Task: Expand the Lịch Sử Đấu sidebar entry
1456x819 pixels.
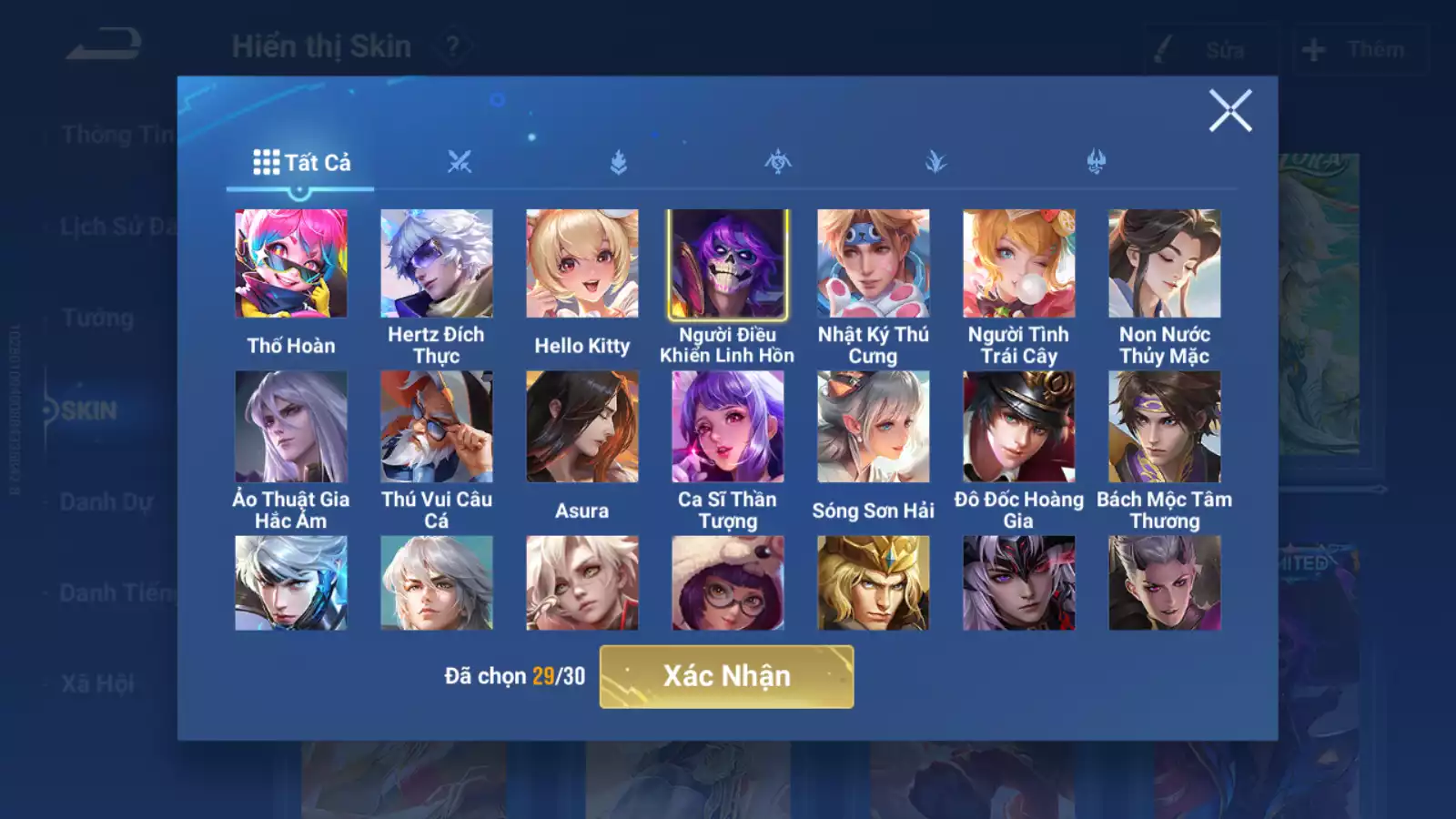Action: pos(118,226)
